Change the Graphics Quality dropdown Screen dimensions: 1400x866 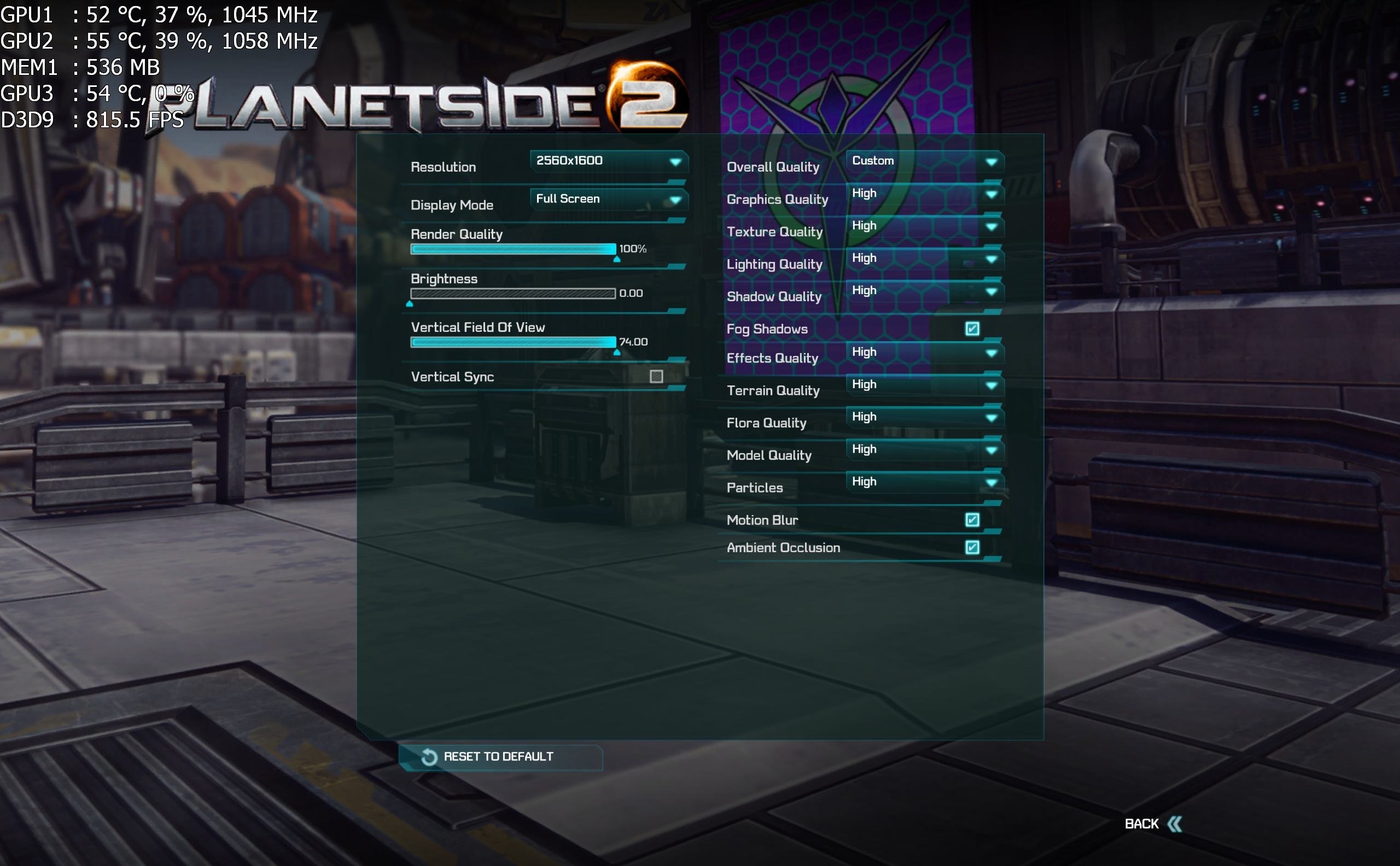point(924,194)
